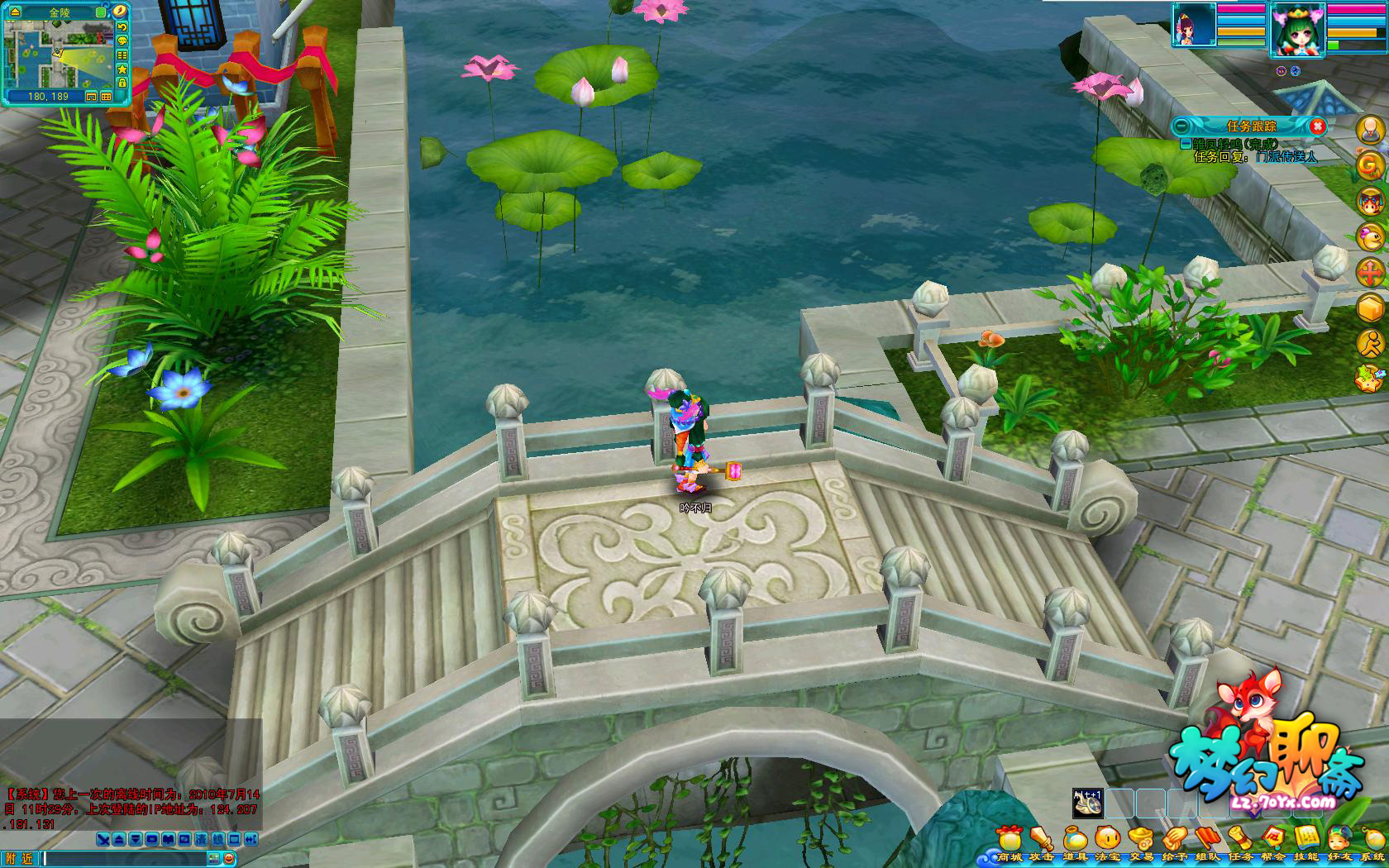Open the 商城 shop menu
Viewport: 1389px width, 868px height.
tap(1010, 841)
